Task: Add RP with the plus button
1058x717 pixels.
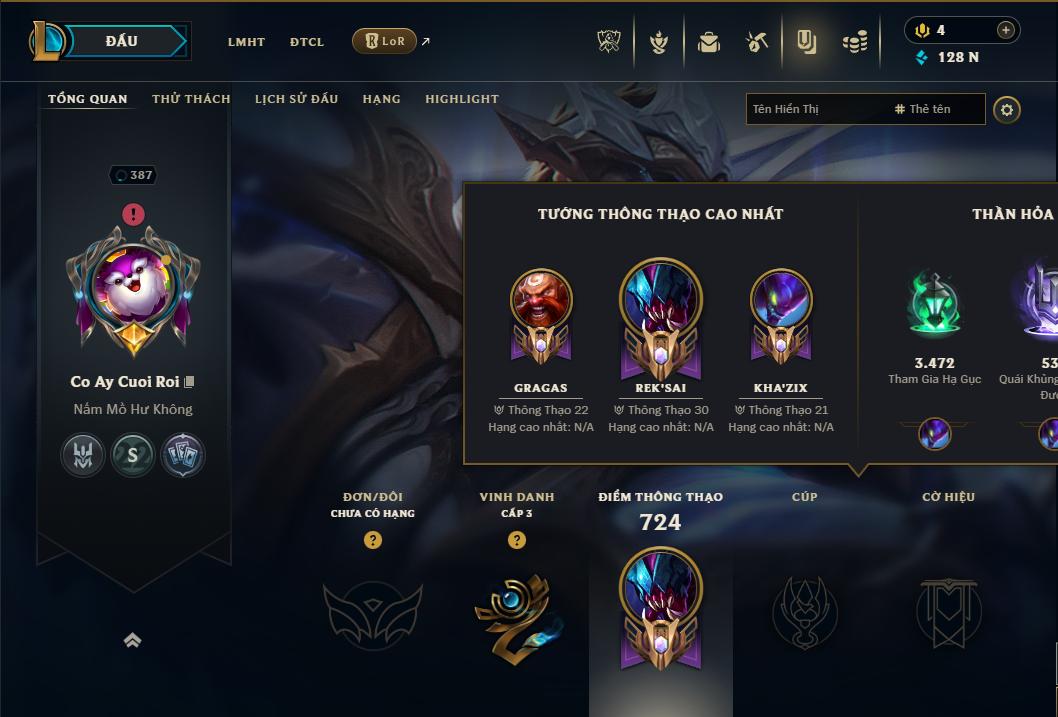Action: click(x=1005, y=30)
